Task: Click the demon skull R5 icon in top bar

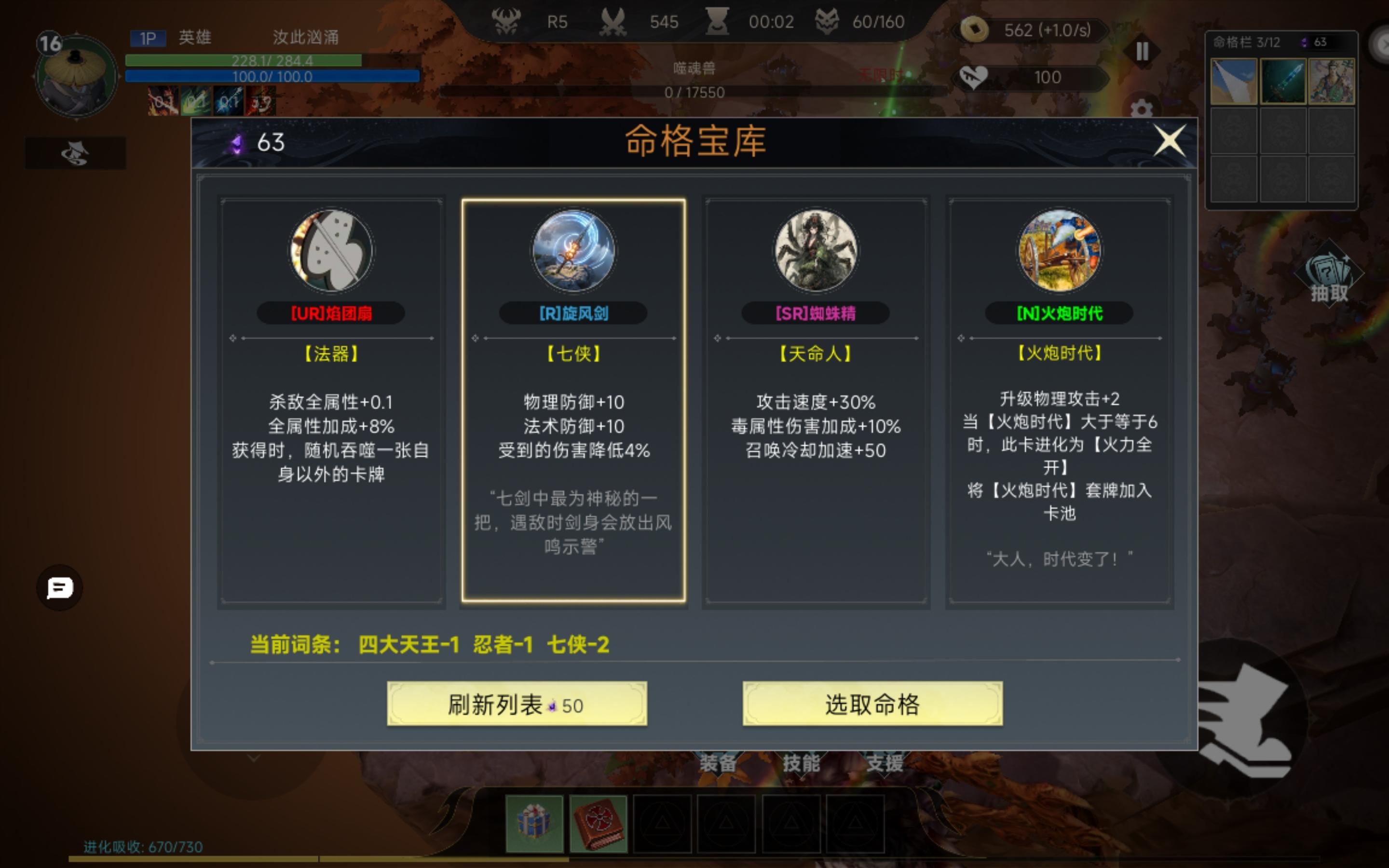Action: (507, 20)
